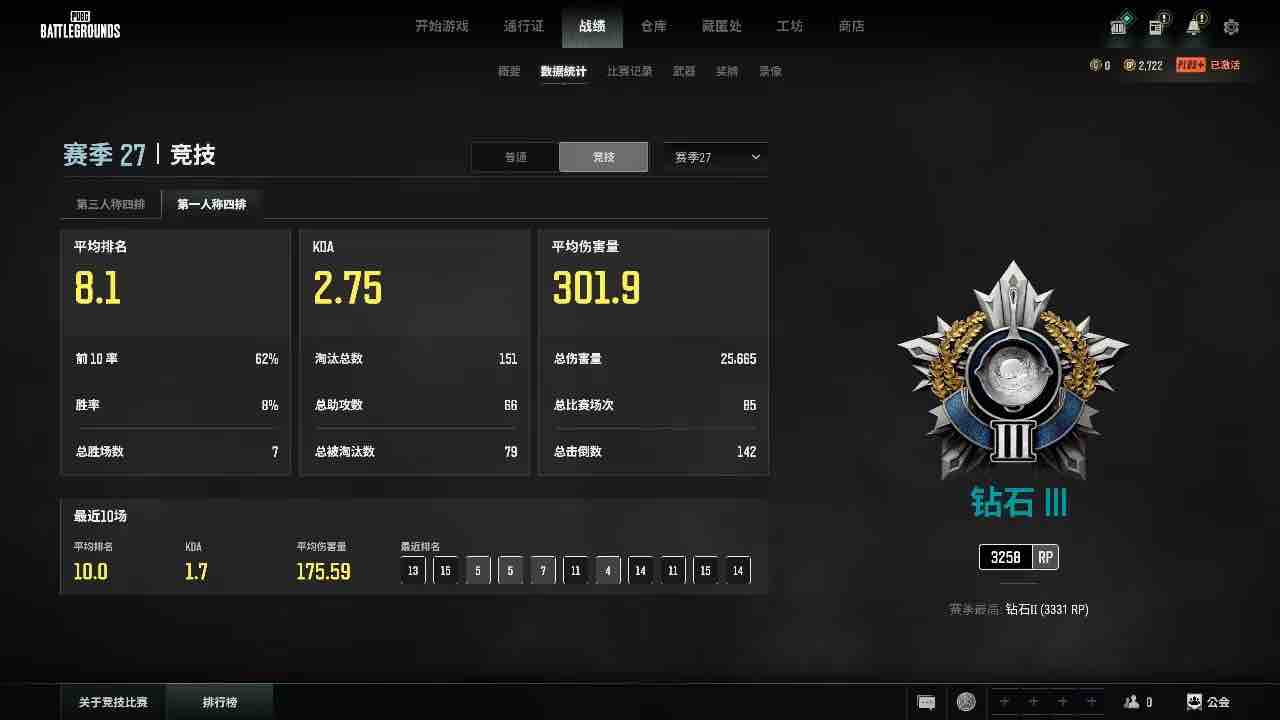Click the globe region icon in bottom bar

(x=965, y=701)
